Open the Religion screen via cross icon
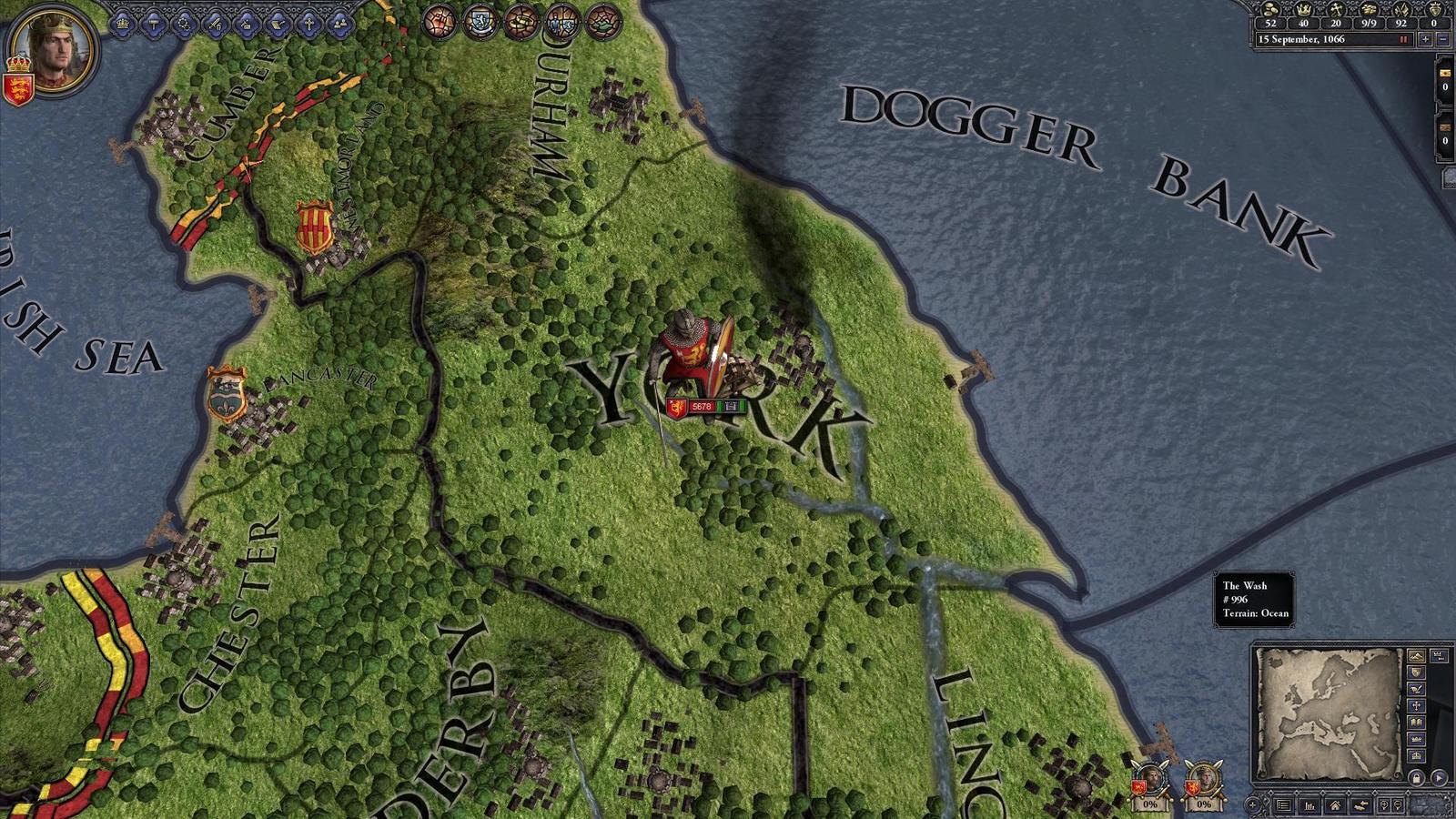 [x=308, y=25]
